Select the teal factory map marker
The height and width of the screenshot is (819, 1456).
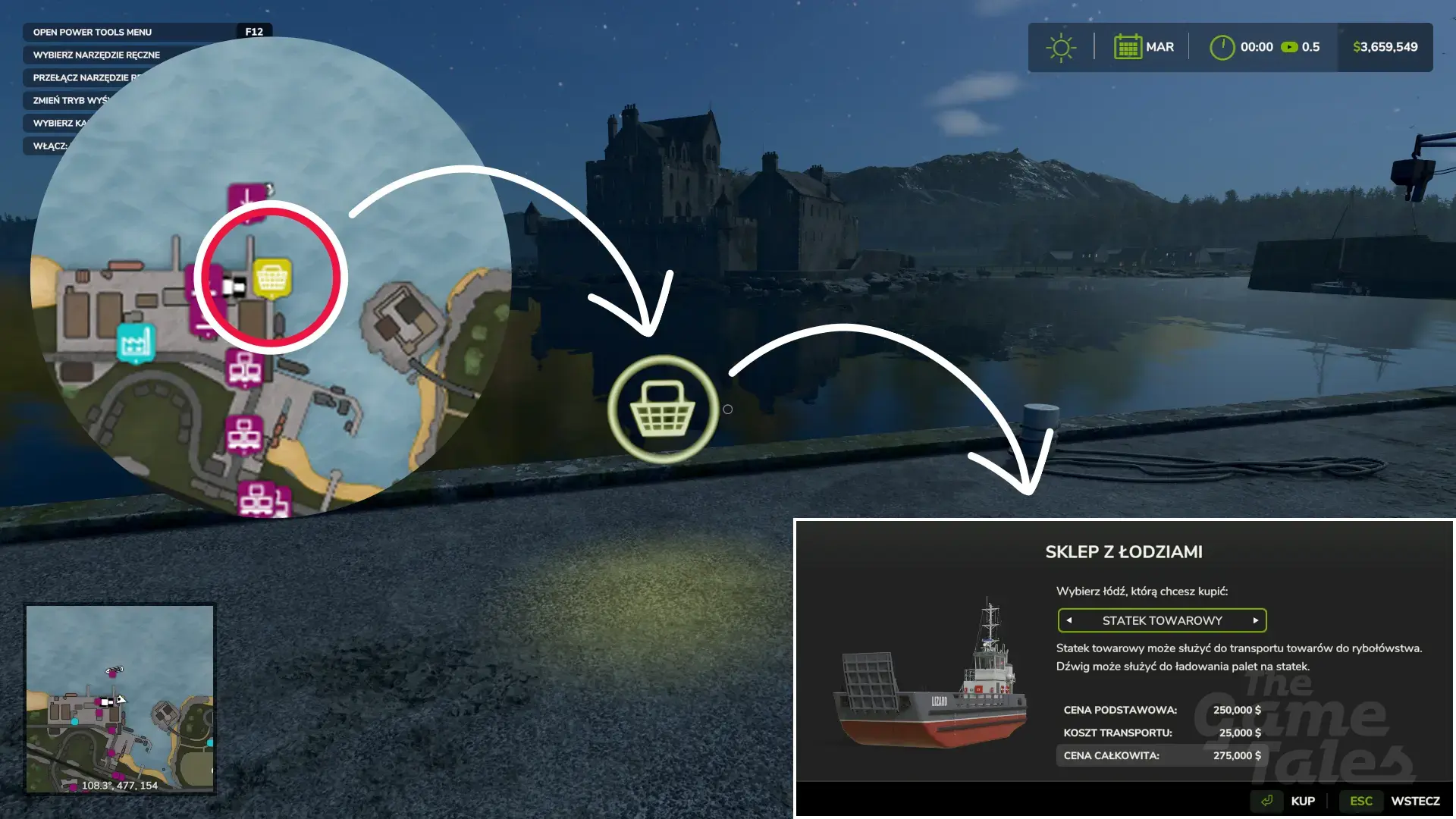(136, 343)
